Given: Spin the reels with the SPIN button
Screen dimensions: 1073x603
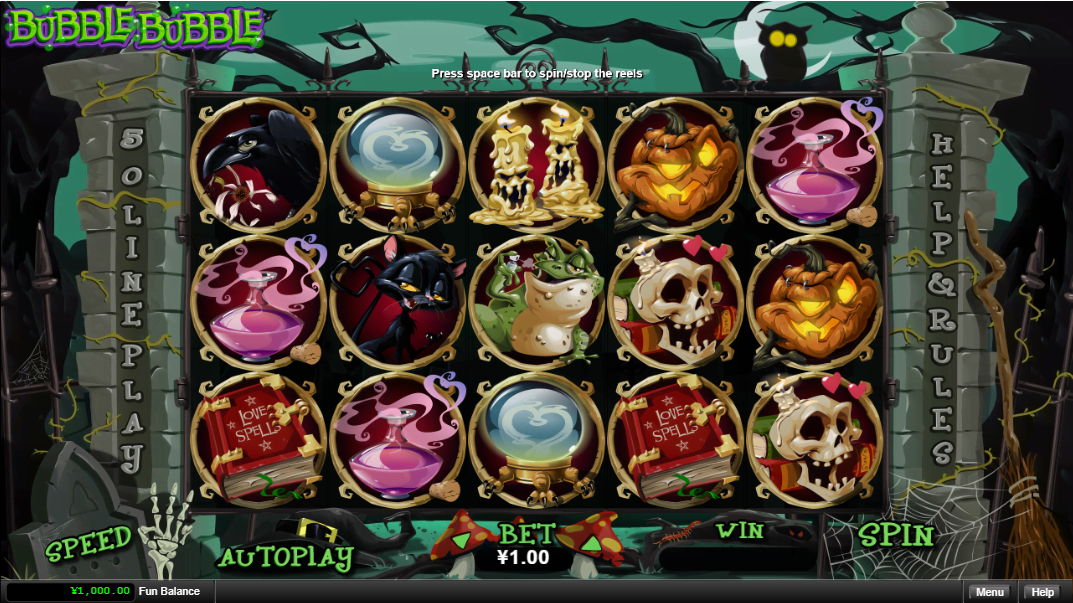Looking at the screenshot, I should coord(895,536).
